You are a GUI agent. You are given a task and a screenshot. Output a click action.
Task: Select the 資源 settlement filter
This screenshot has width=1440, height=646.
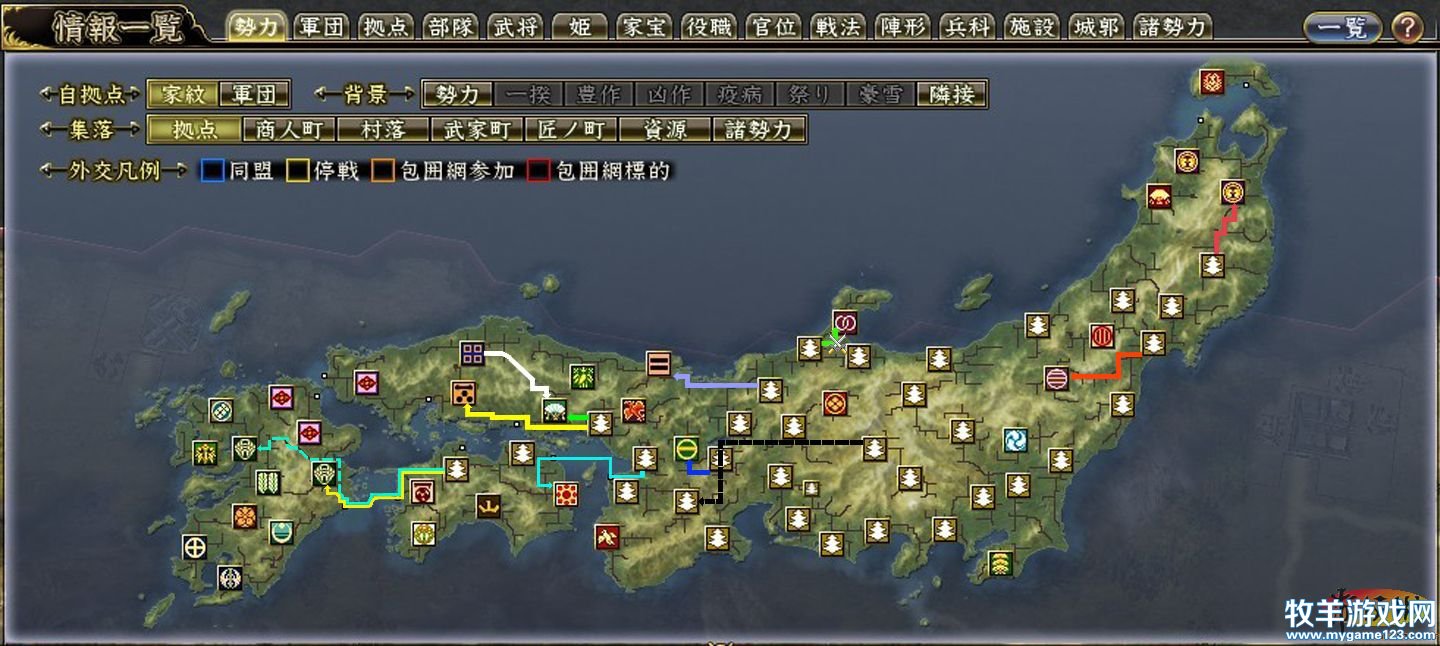point(665,130)
